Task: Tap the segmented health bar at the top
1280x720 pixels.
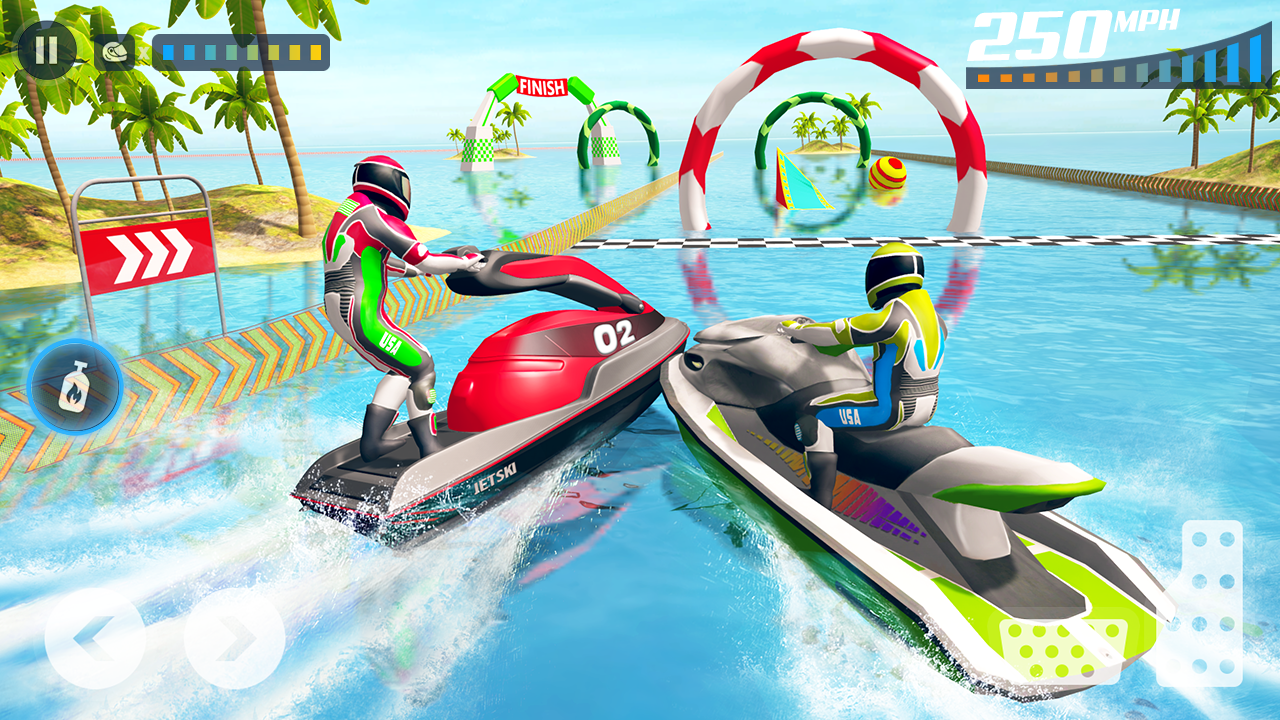Action: [240, 52]
